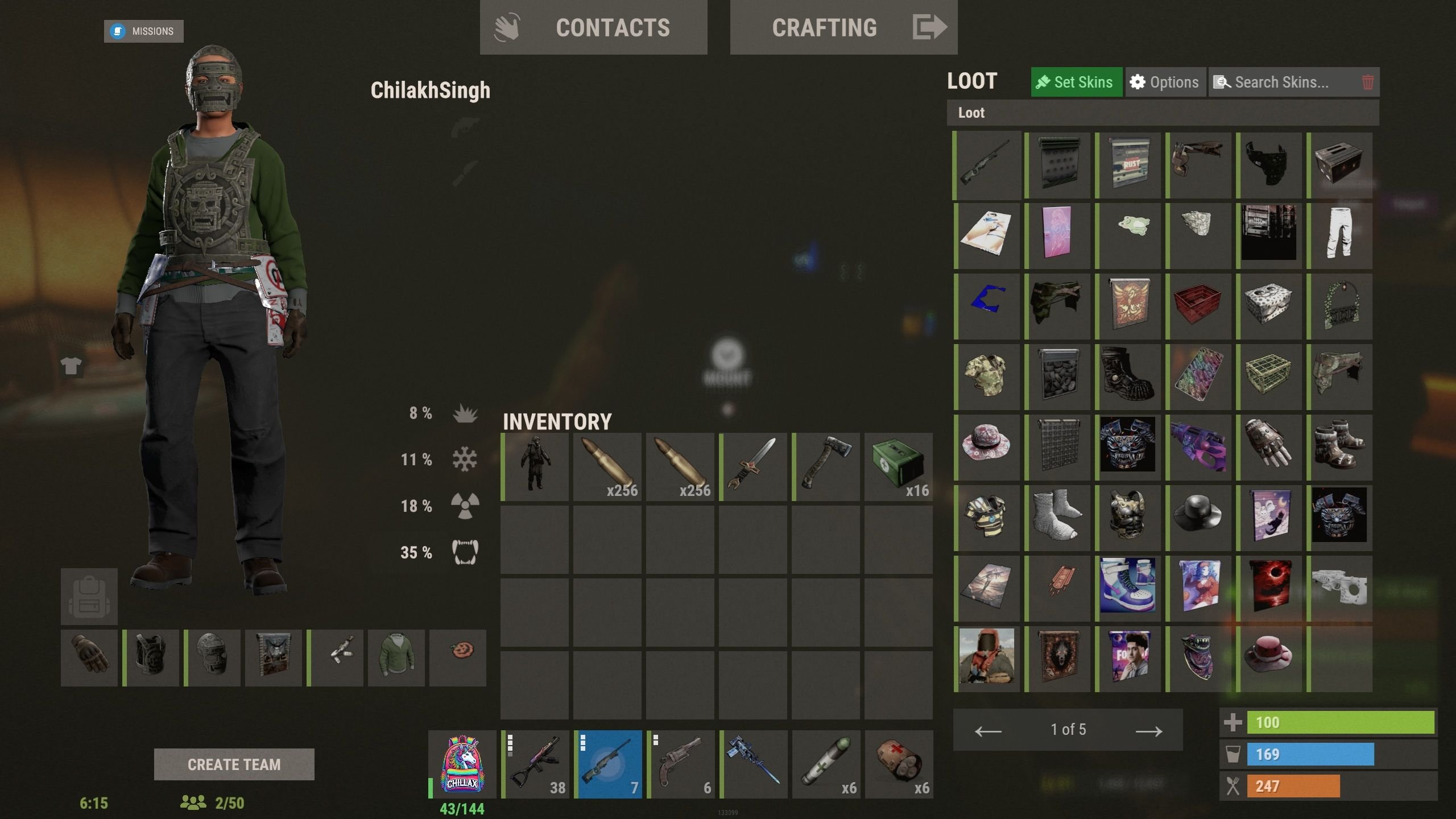Select the sword in the inventory
Viewport: 1456px width, 819px height.
(753, 466)
